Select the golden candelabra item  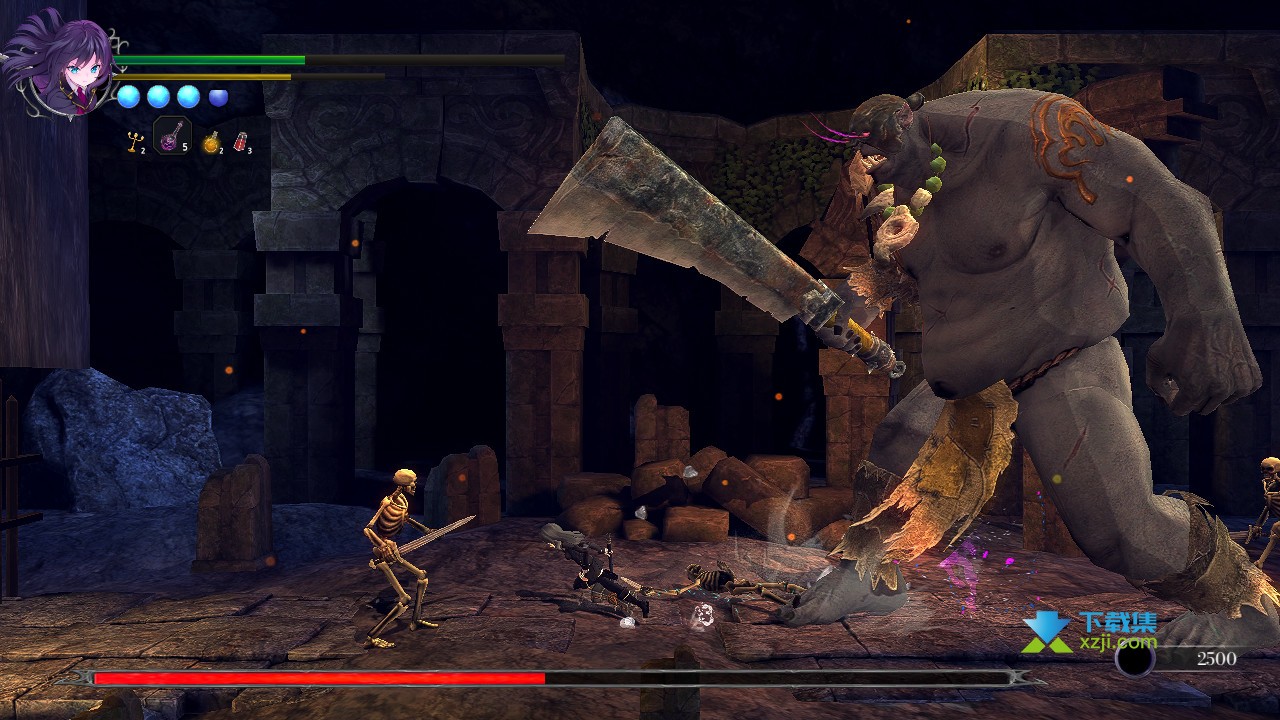coord(132,141)
